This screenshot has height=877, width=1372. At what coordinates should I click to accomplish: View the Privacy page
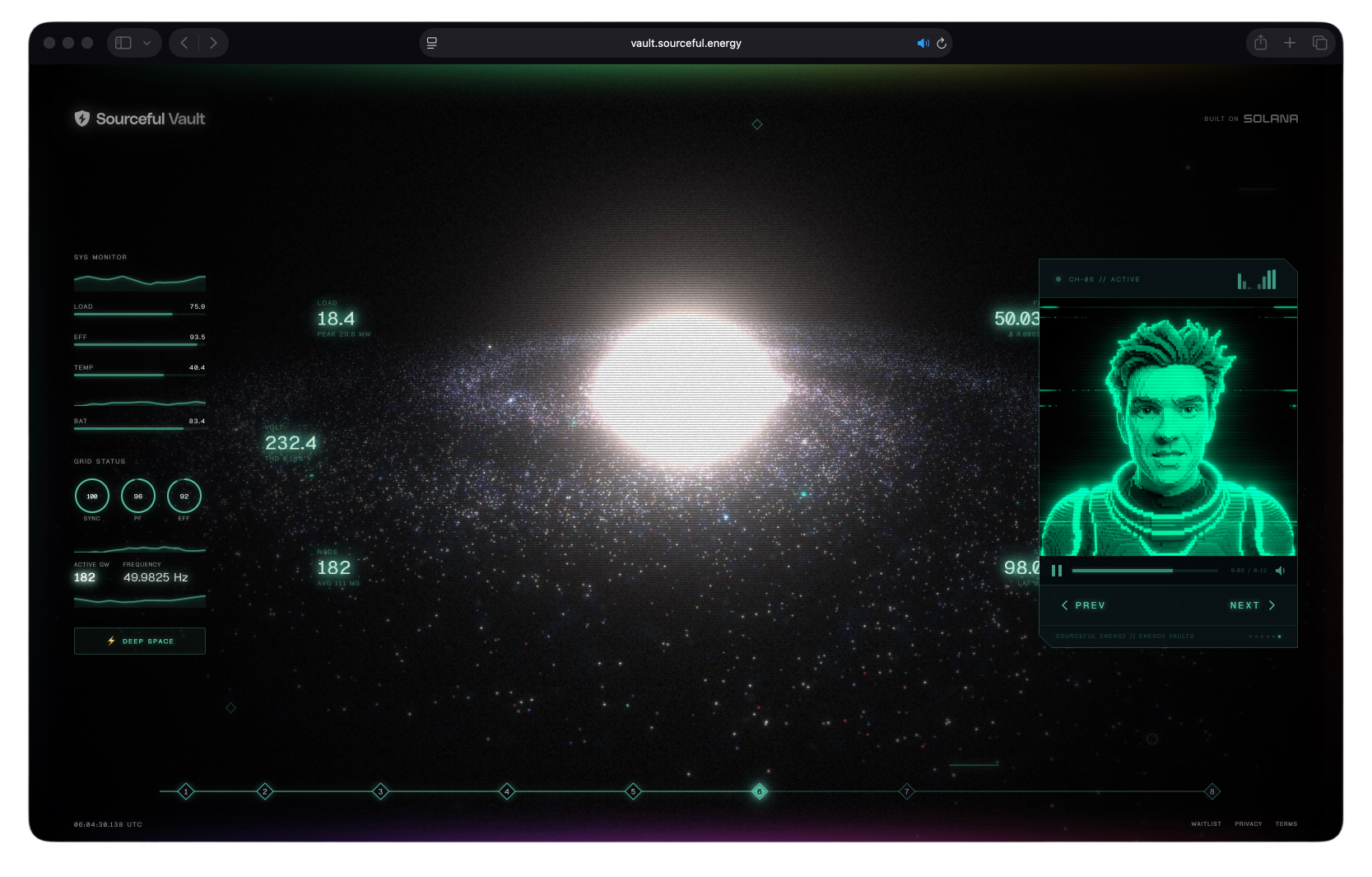pos(1248,823)
